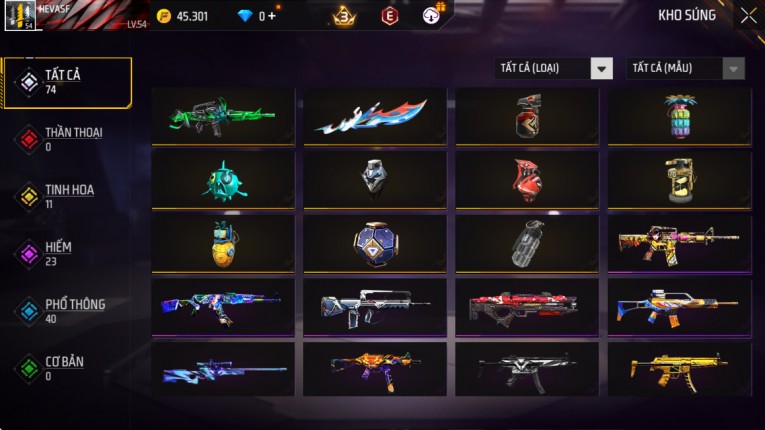The width and height of the screenshot is (765, 430).
Task: Select the soccer ball grenade skin
Action: [x=375, y=243]
